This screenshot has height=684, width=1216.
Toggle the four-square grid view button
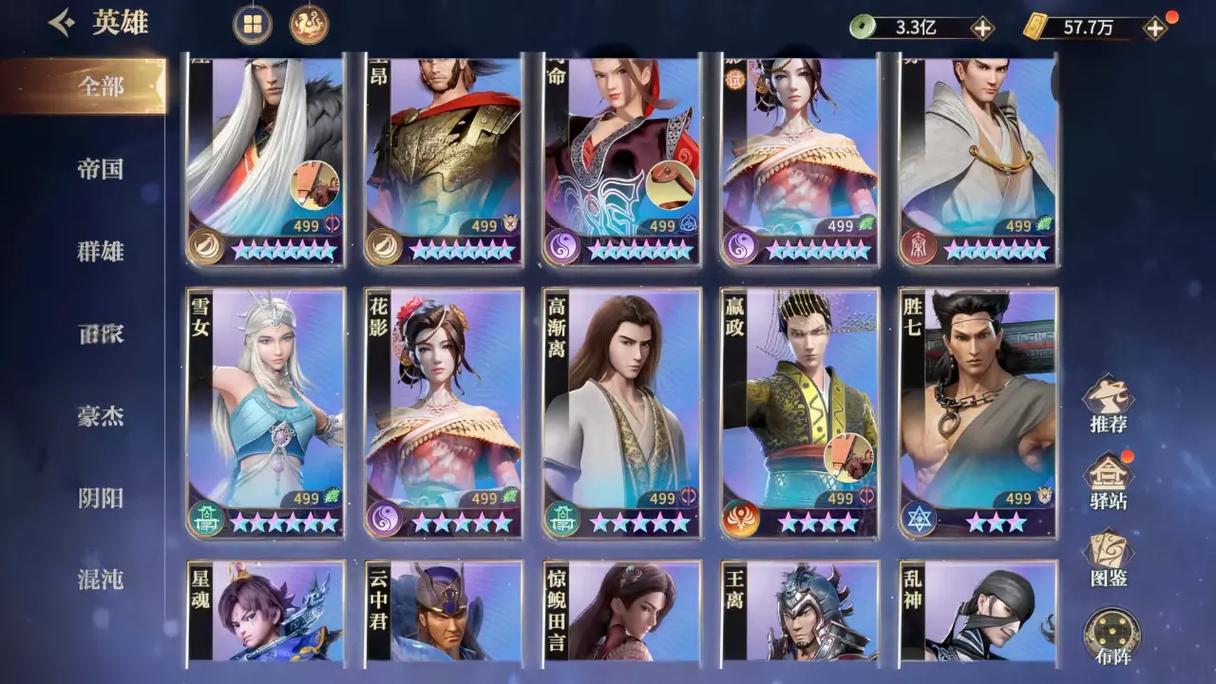pos(252,25)
